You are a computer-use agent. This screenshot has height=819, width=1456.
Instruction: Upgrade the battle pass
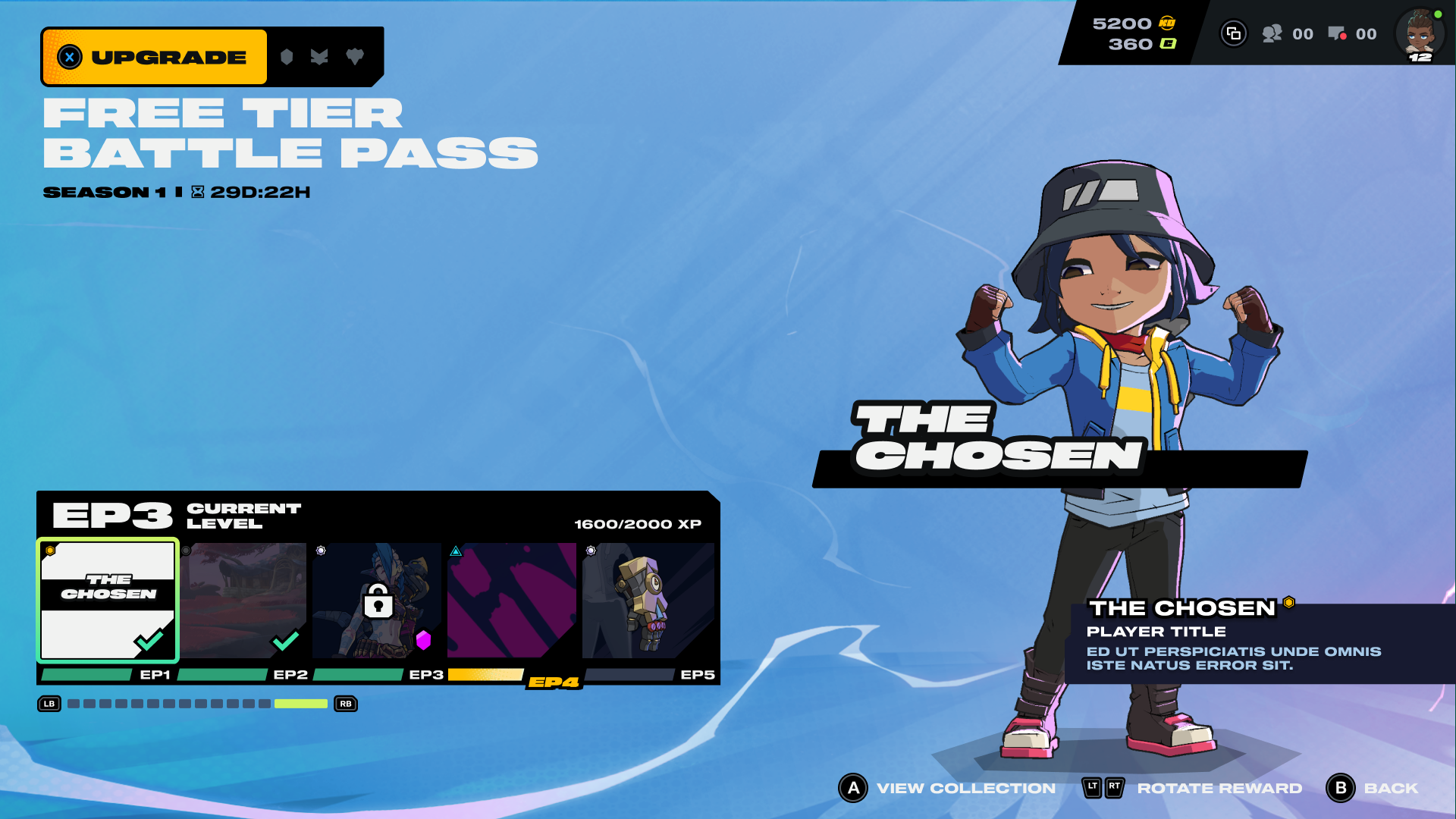pos(155,57)
